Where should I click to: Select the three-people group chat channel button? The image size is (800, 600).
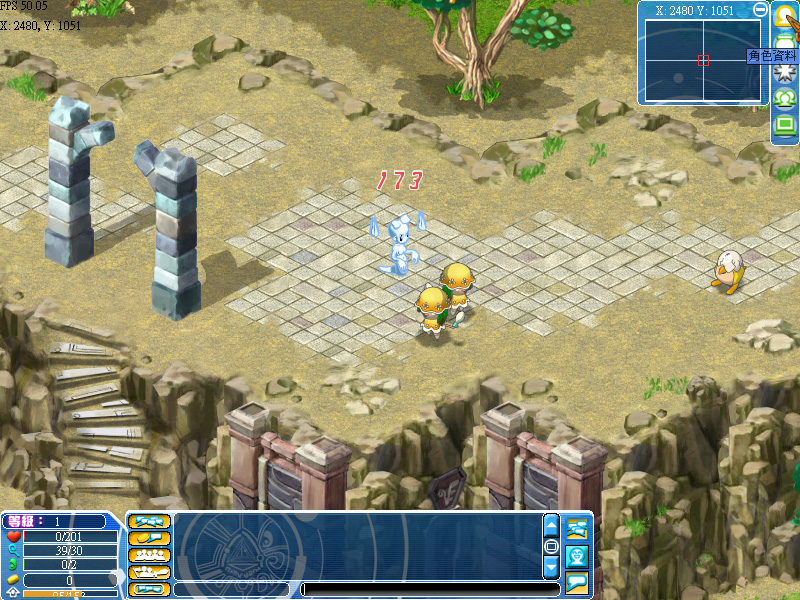coord(149,555)
